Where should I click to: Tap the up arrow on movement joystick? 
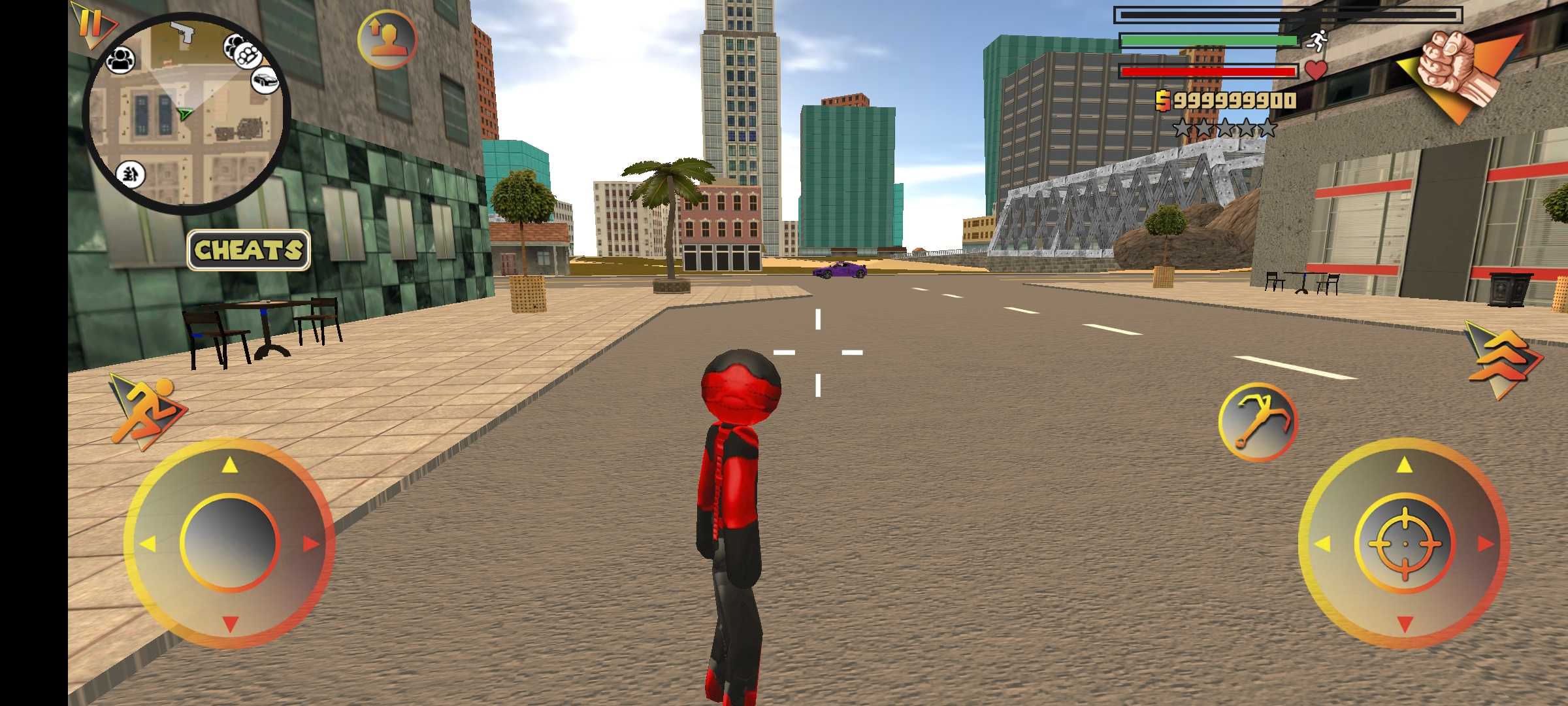point(229,465)
